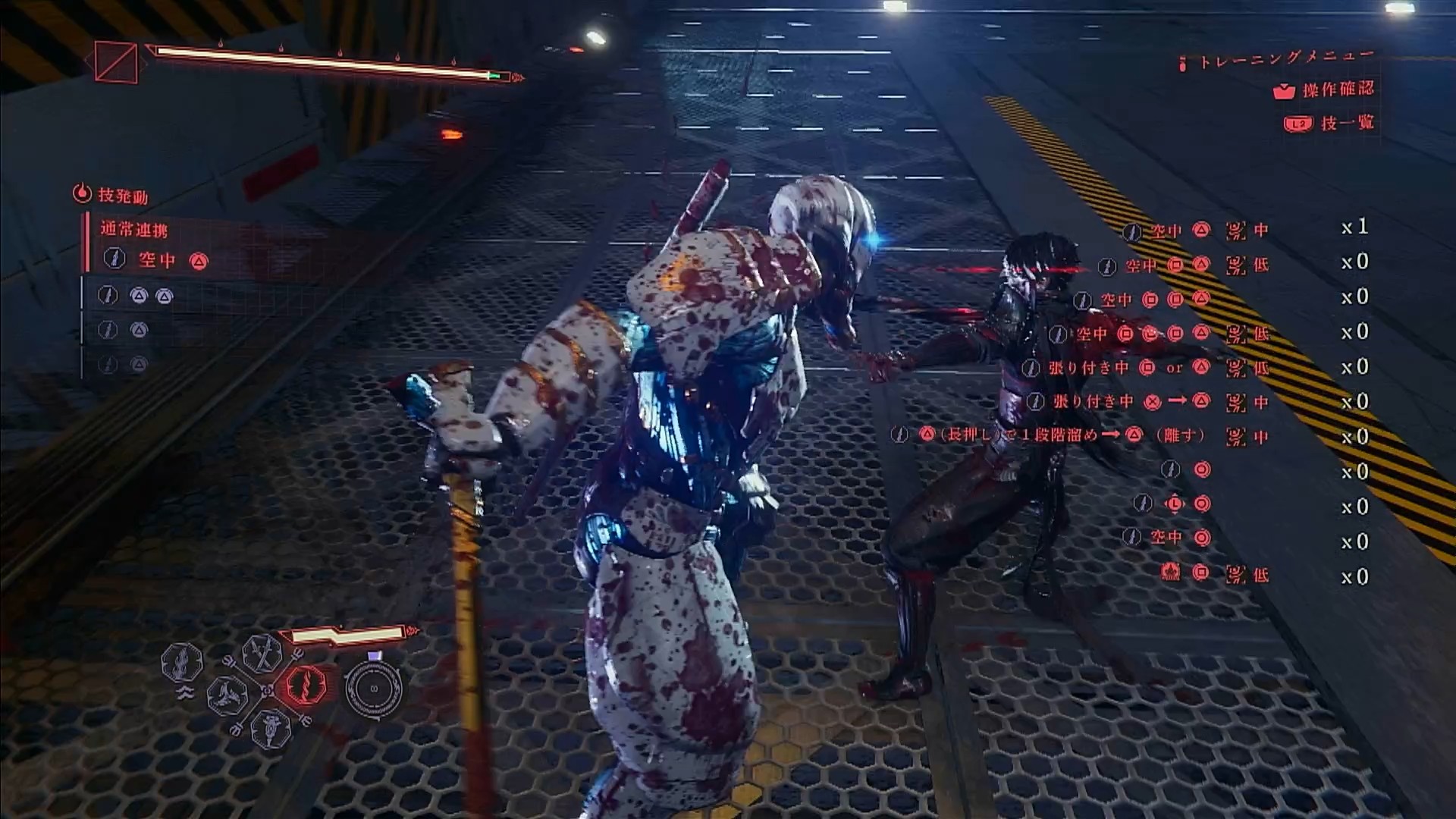The image size is (1456, 819).
Task: Select the 張り付き中 cross-then-triangle move row
Action: (1122, 401)
